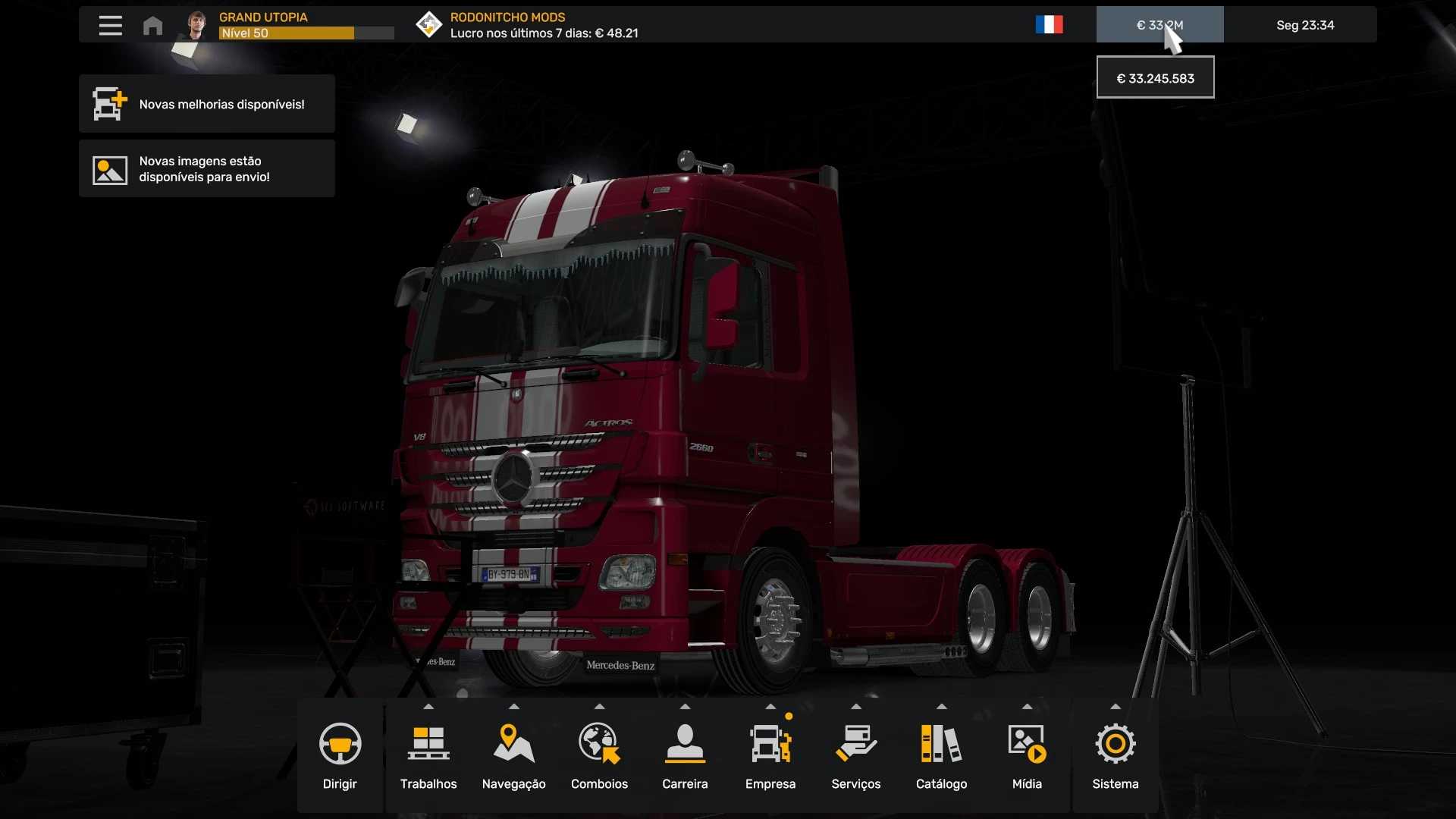Screen dimensions: 1456x819
Task: Open the Empresa company menu
Action: pos(770,755)
